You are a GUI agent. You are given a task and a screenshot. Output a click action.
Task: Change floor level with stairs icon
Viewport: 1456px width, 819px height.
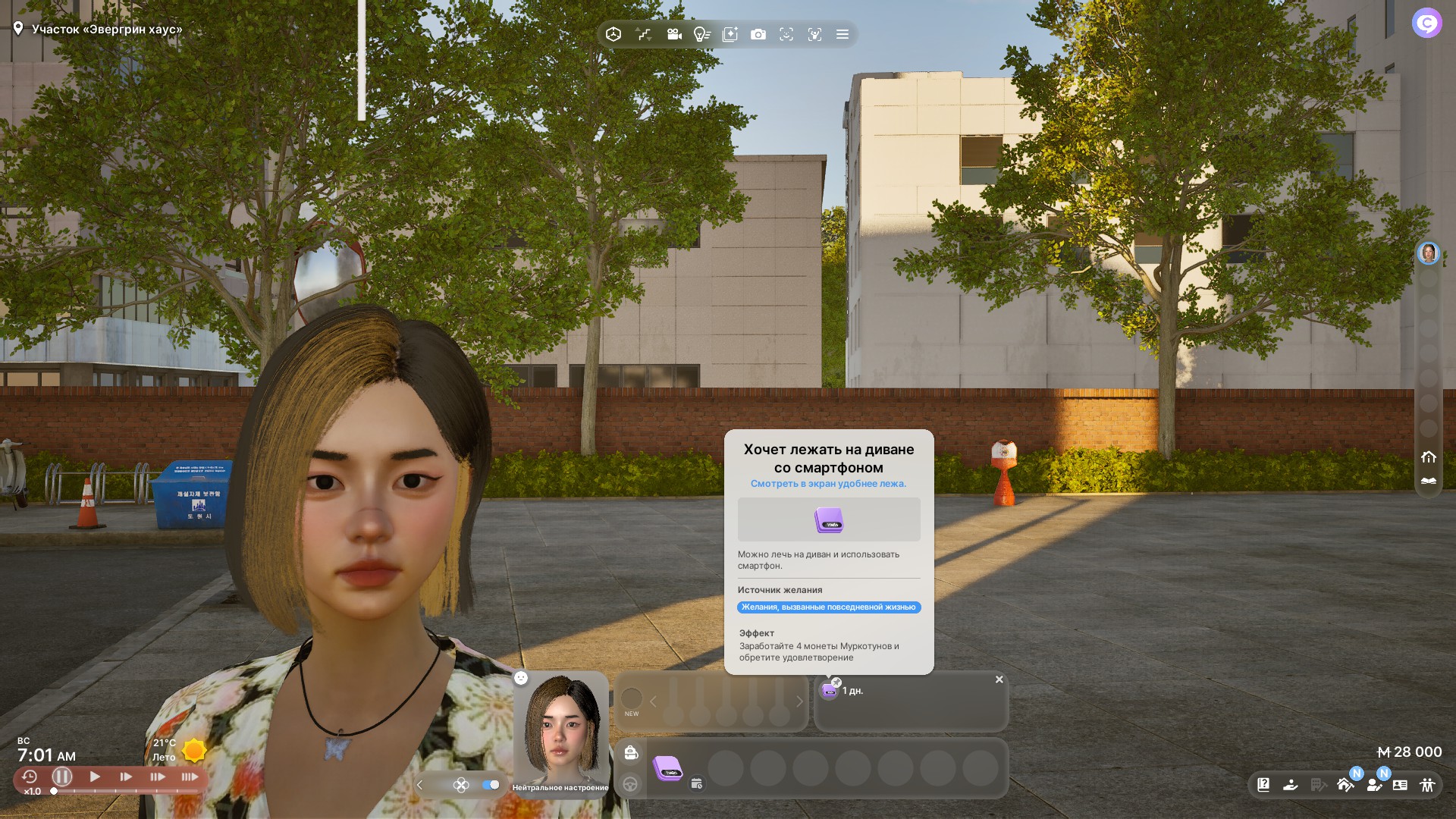(644, 34)
